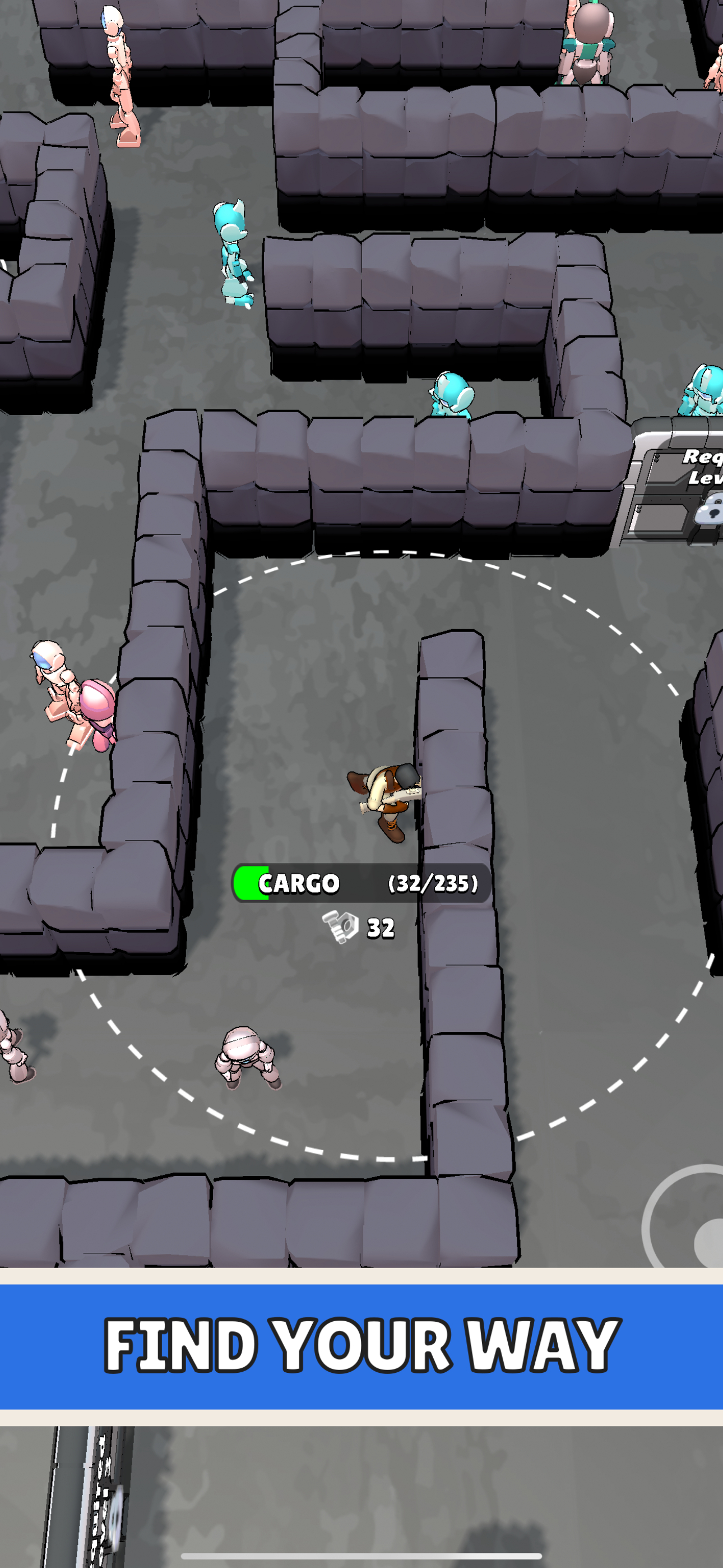Image resolution: width=723 pixels, height=1568 pixels.
Task: Tap the pink robot standing at the top left
Action: coord(118,73)
